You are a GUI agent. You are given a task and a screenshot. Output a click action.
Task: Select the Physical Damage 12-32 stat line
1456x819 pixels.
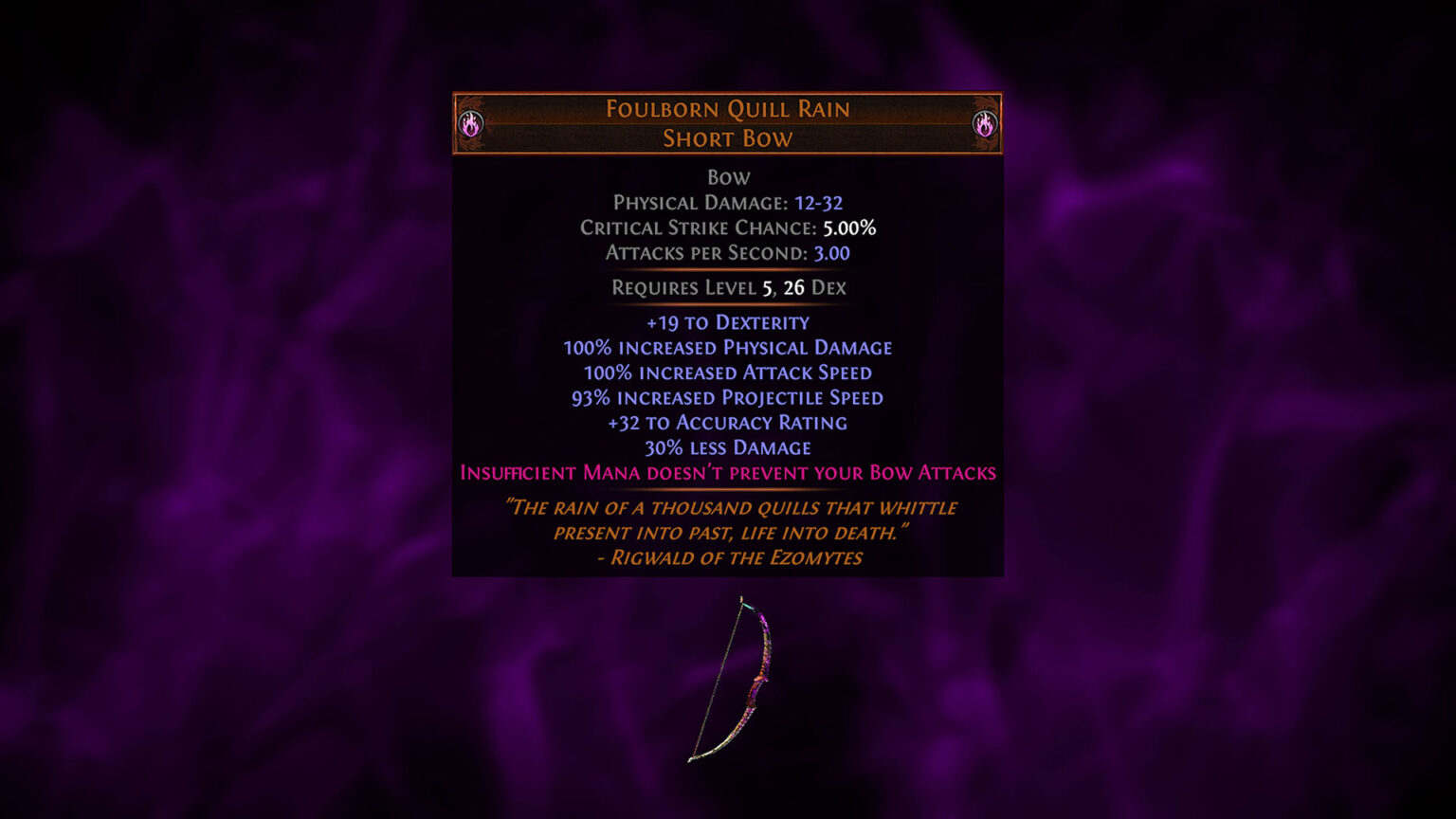[728, 202]
